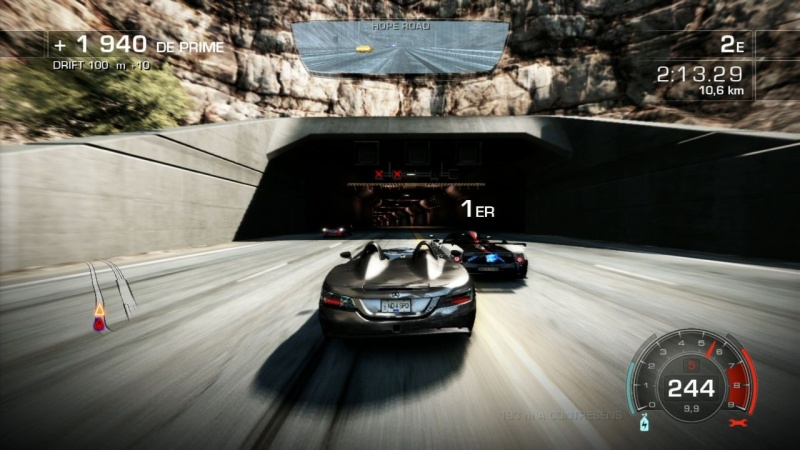Image resolution: width=800 pixels, height=450 pixels.
Task: Select the orange player arrow on minimap
Action: (99, 311)
